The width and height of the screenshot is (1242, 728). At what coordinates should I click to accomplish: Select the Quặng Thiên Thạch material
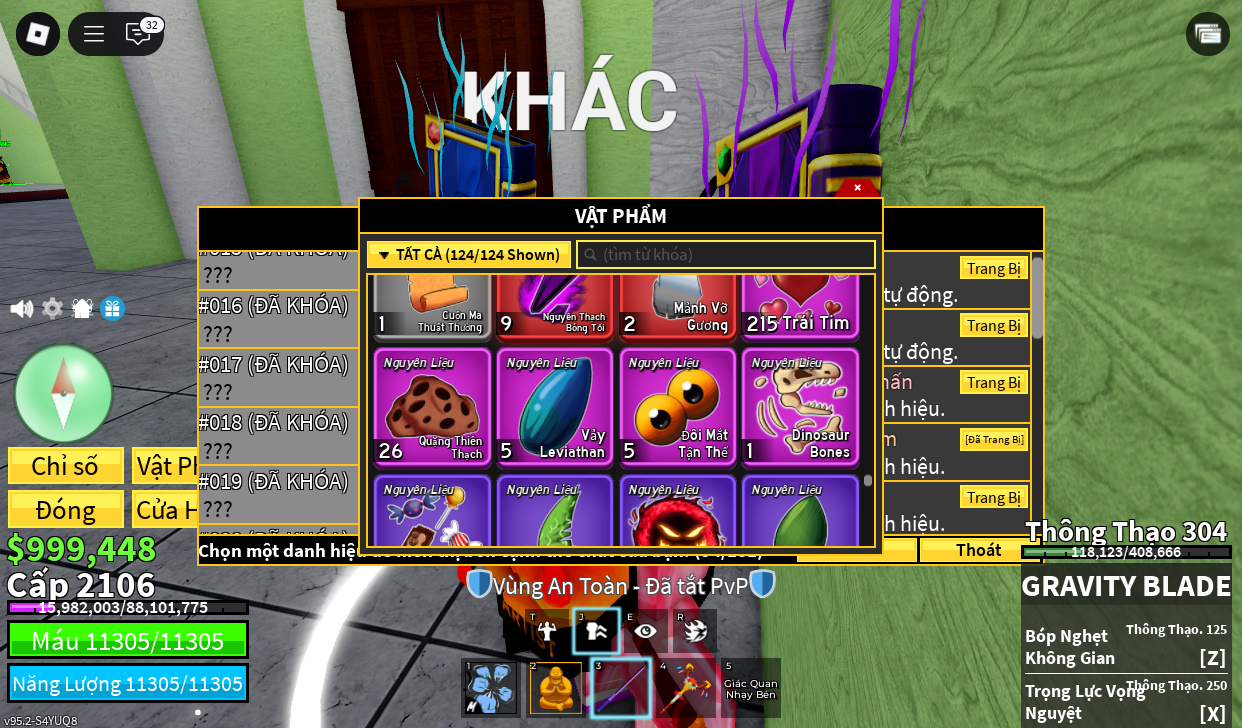pyautogui.click(x=432, y=406)
